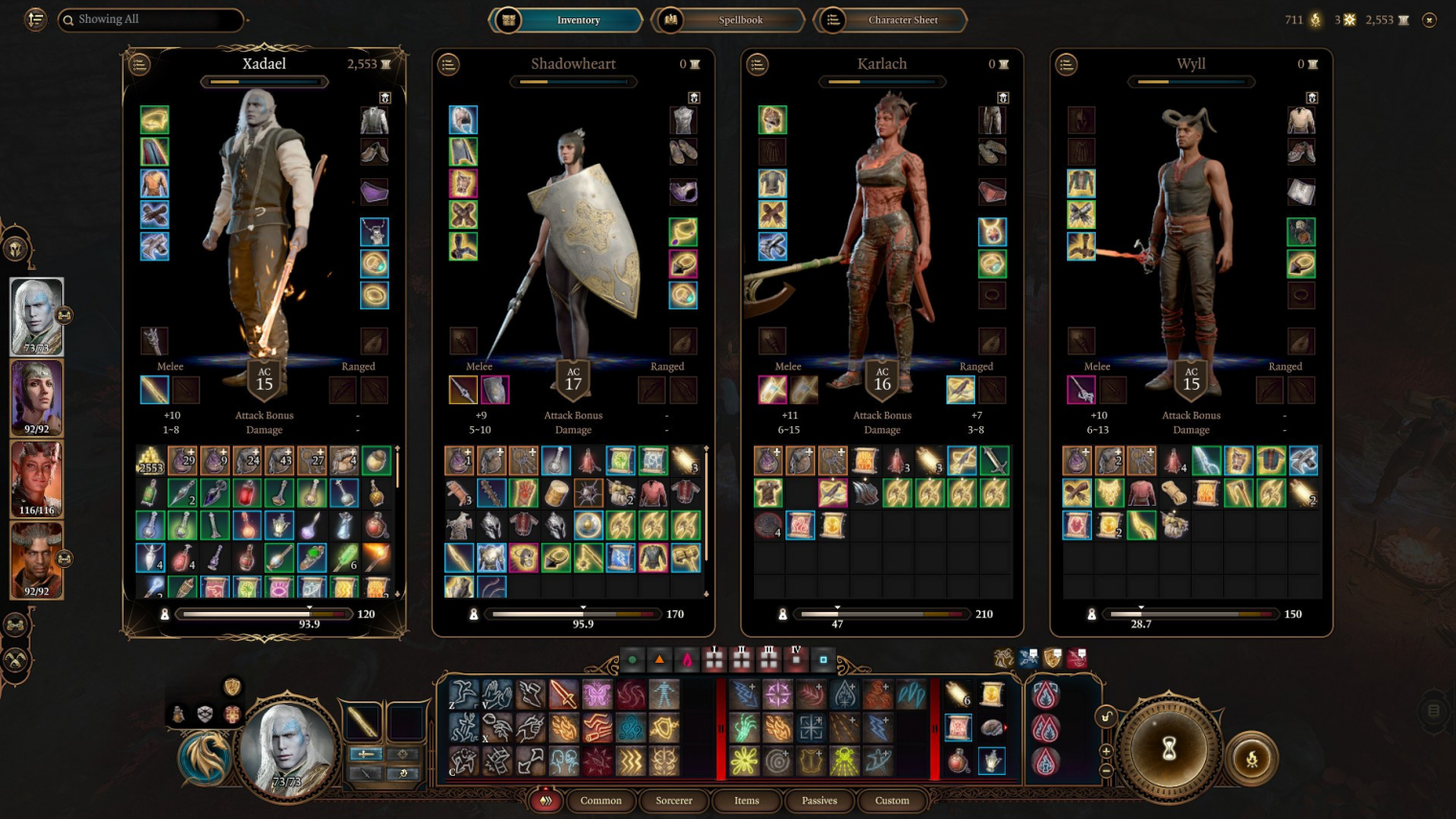This screenshot has height=819, width=1456.
Task: Close the inventory screen
Action: pyautogui.click(x=1429, y=20)
